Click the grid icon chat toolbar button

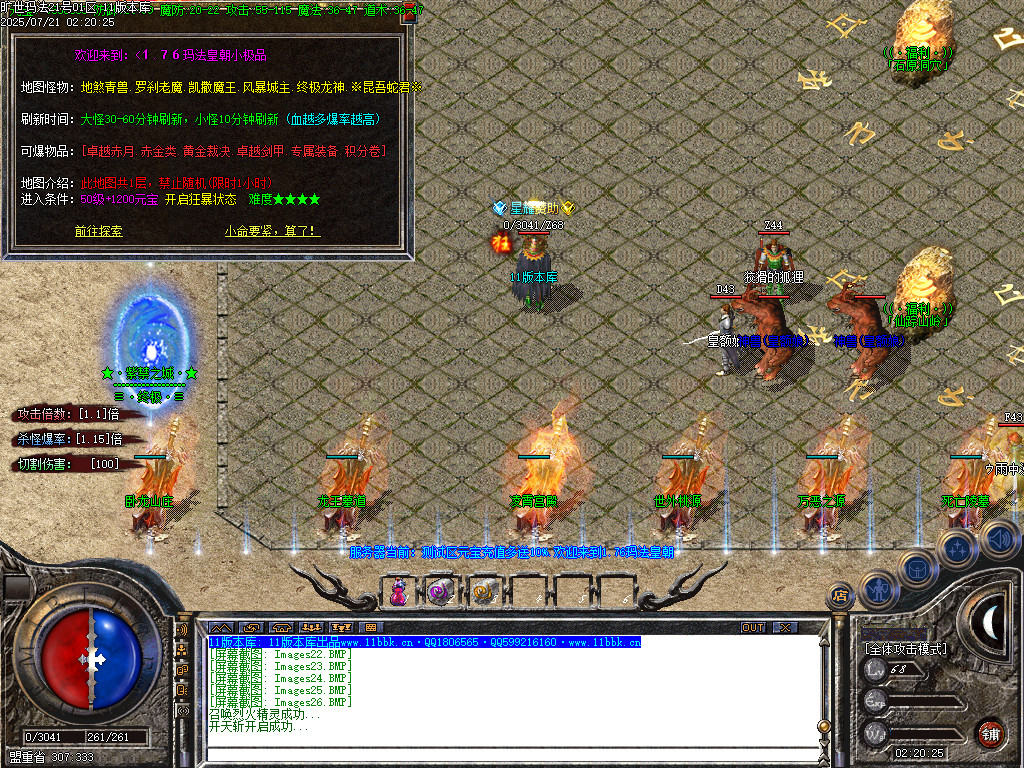(x=372, y=628)
